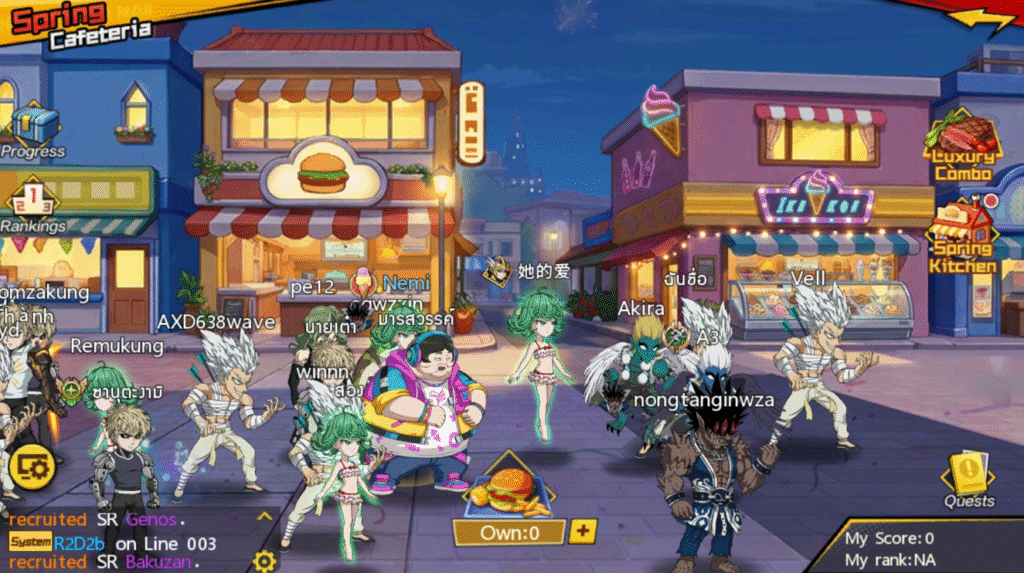Open the Luxury Combo steak offer
The width and height of the screenshot is (1024, 573).
964,145
